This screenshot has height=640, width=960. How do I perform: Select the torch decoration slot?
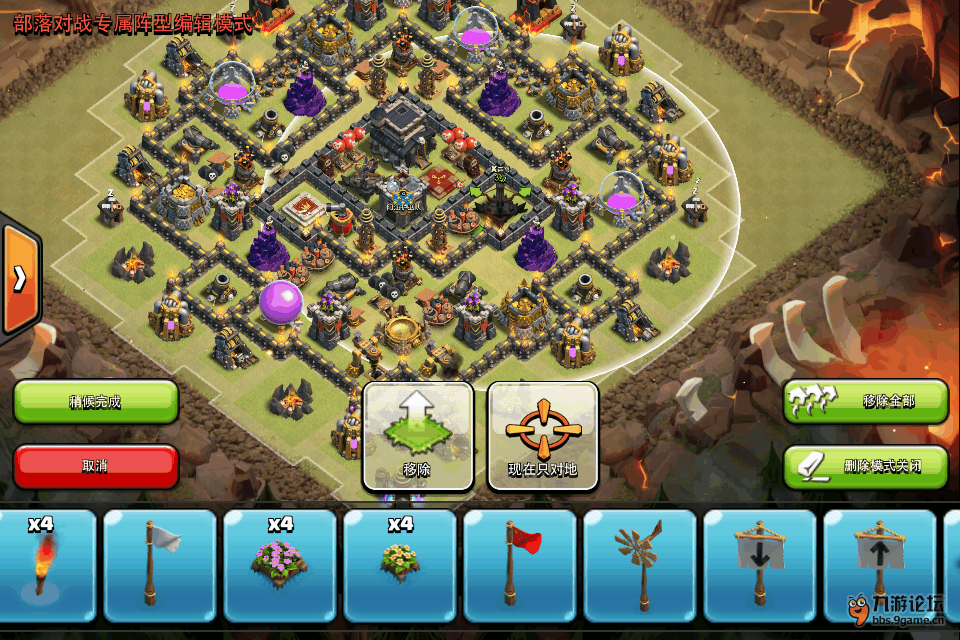click(42, 565)
